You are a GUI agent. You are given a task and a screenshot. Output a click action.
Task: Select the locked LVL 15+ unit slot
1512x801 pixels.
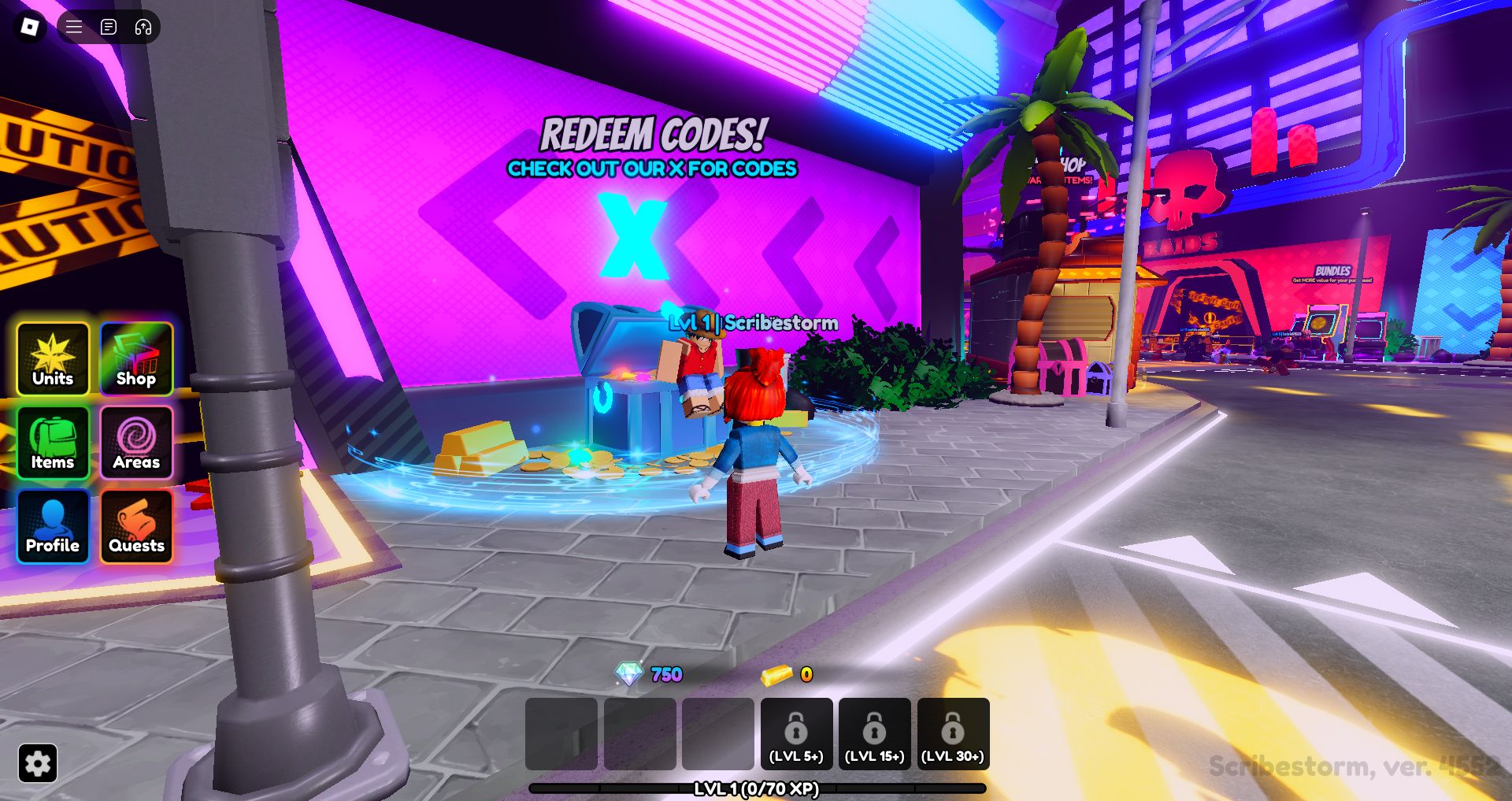click(874, 734)
